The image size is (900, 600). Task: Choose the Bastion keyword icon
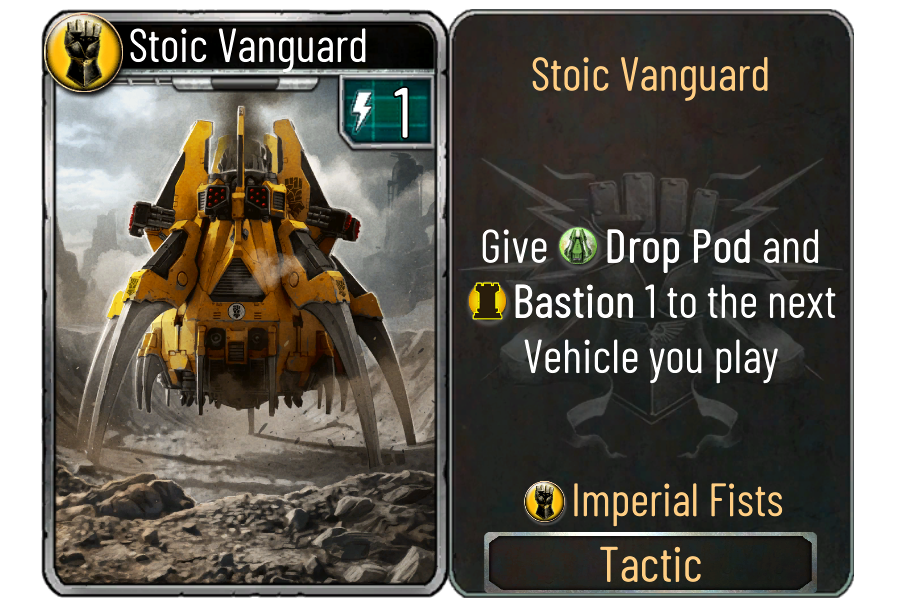(x=487, y=303)
